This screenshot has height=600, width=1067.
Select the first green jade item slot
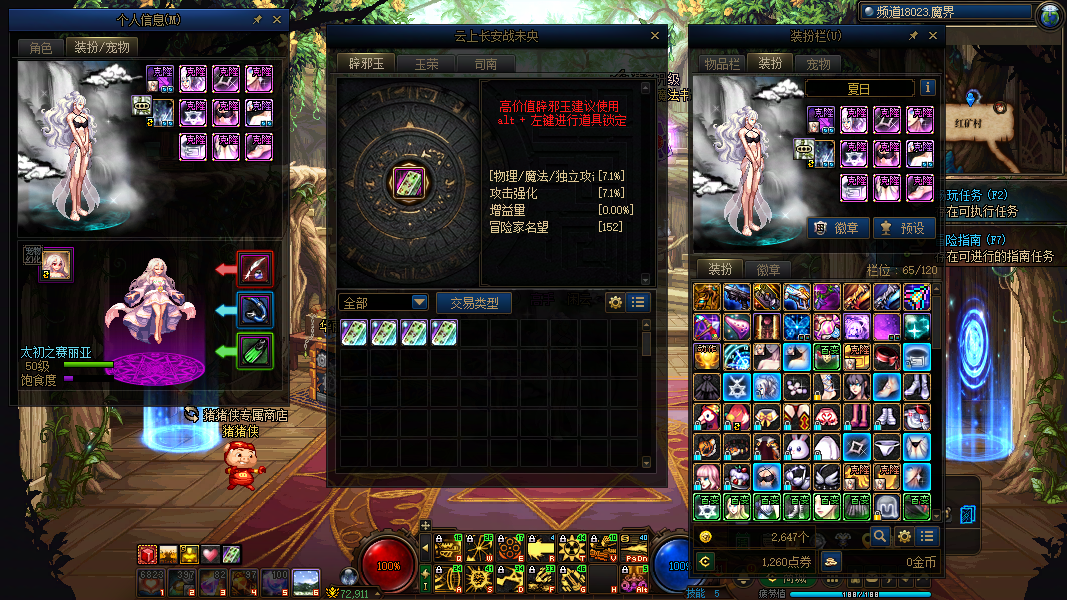(353, 332)
